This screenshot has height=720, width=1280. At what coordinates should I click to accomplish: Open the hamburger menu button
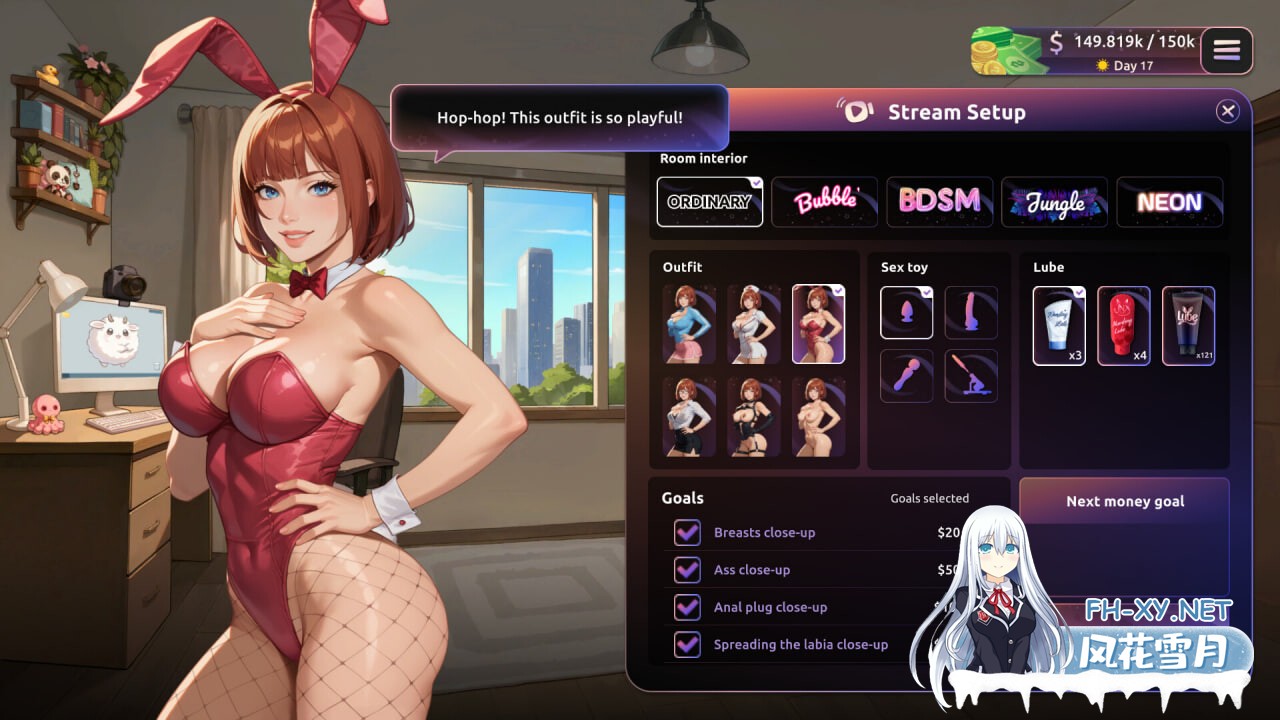point(1226,50)
